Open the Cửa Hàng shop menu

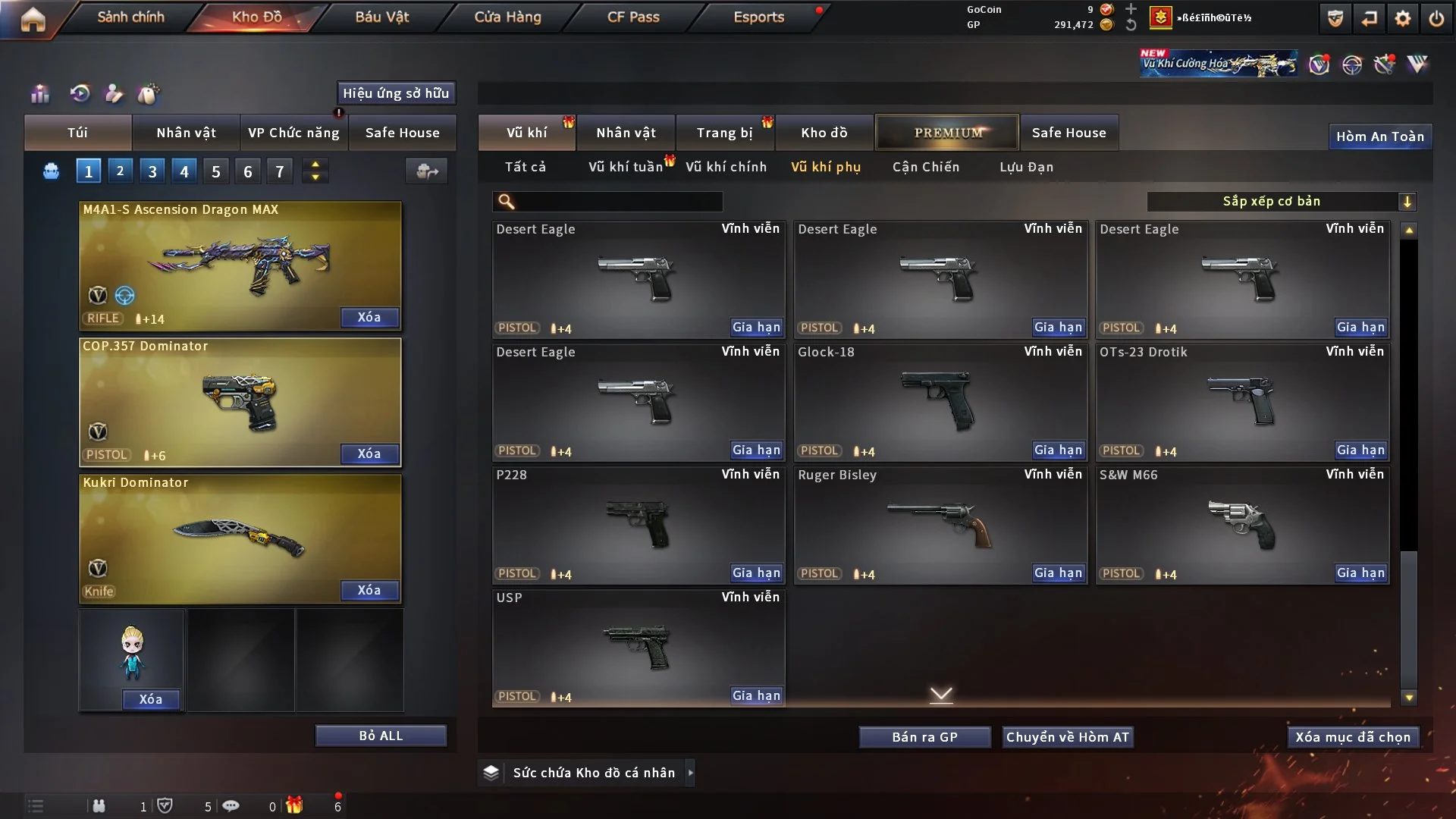507,17
